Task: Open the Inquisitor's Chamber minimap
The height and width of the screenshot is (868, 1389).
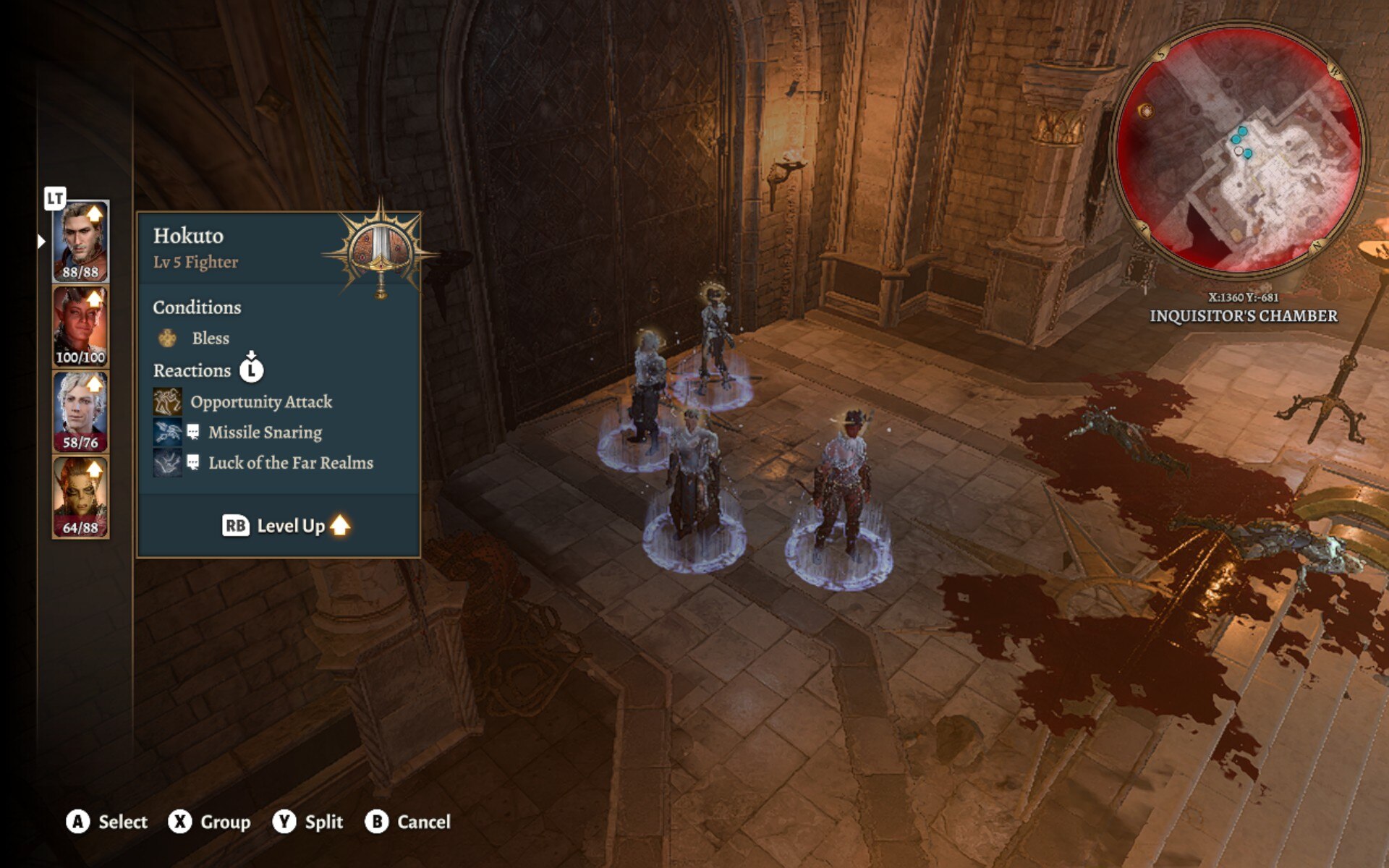Action: [1239, 150]
